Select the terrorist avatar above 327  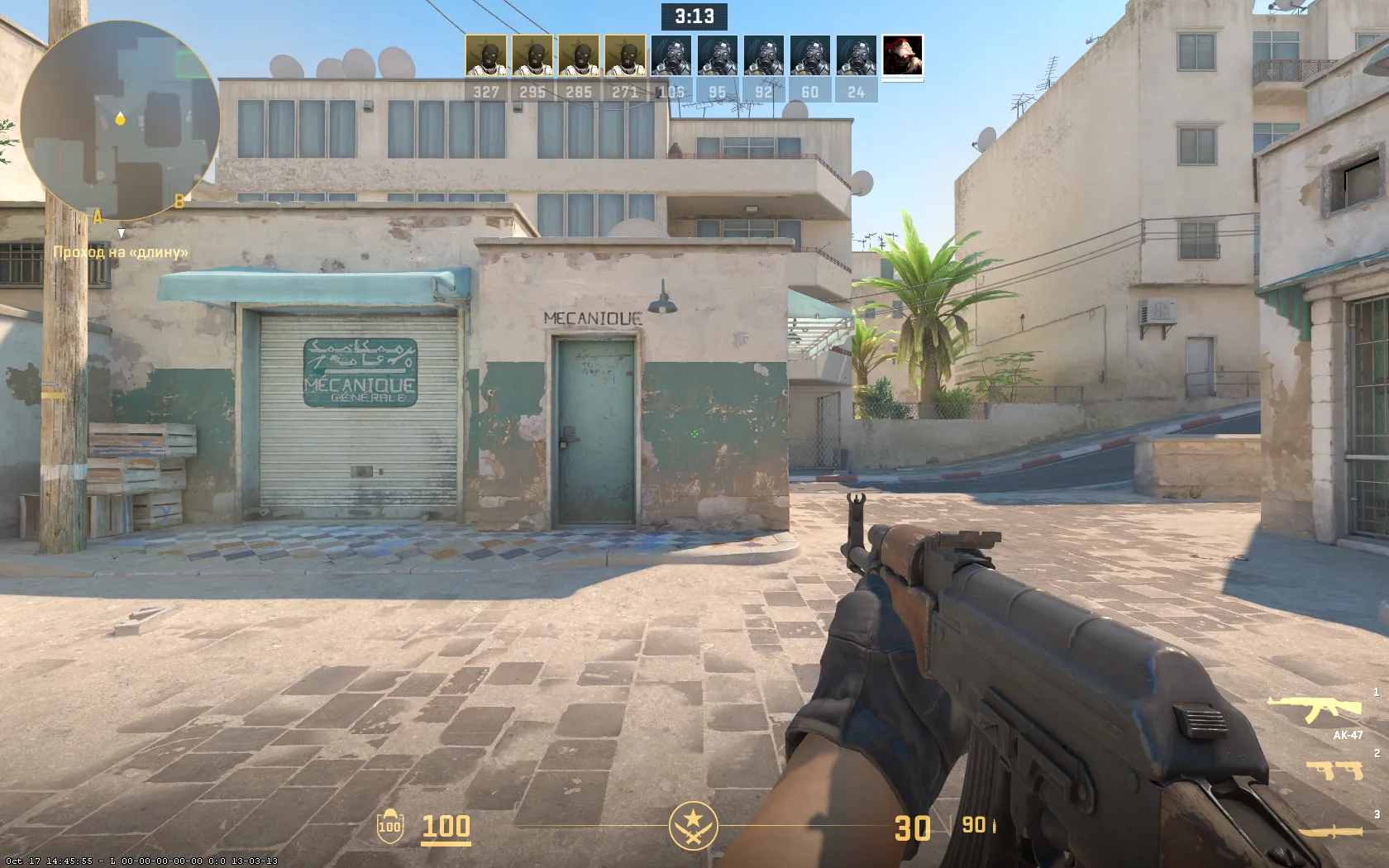pos(485,56)
